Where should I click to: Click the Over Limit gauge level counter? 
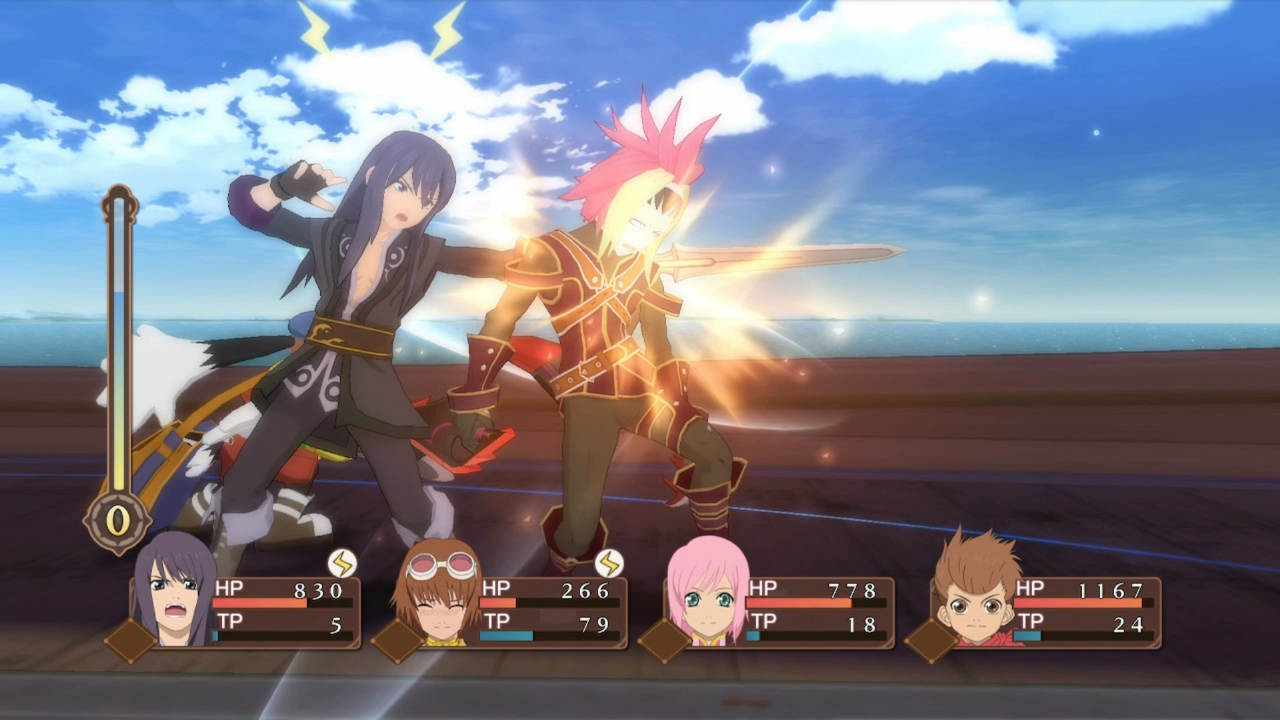(118, 520)
